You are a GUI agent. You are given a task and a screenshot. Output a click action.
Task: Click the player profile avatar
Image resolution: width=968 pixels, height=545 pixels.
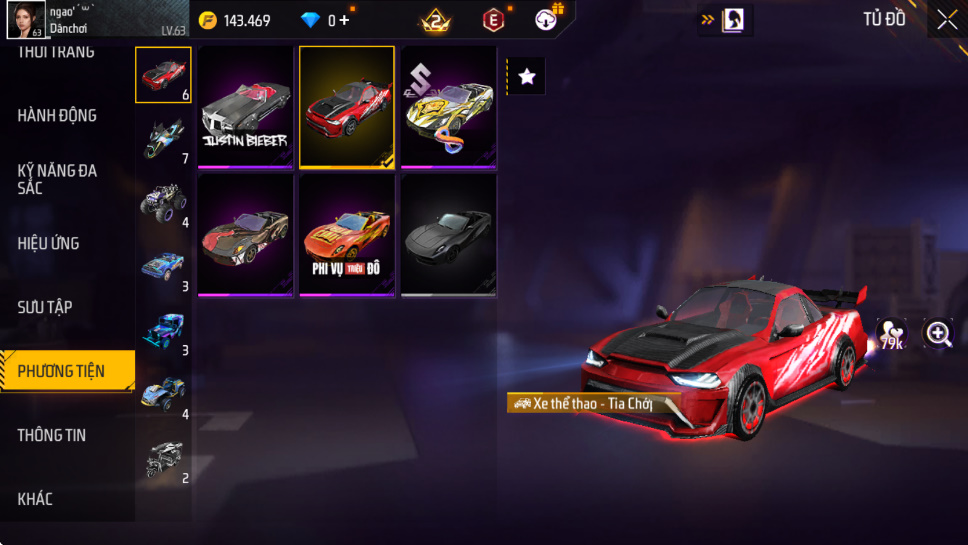[x=25, y=20]
